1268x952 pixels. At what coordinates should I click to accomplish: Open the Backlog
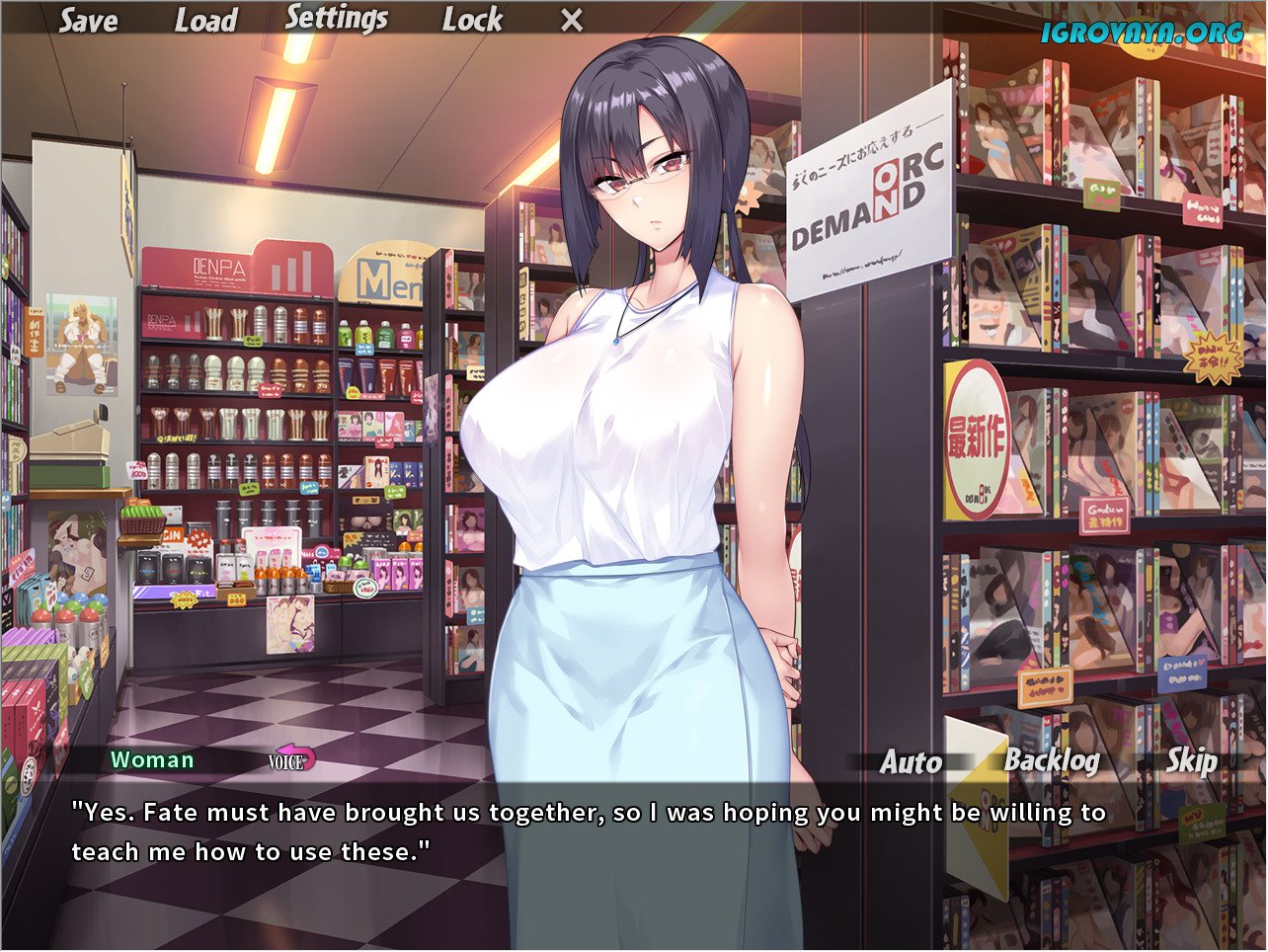(1052, 761)
